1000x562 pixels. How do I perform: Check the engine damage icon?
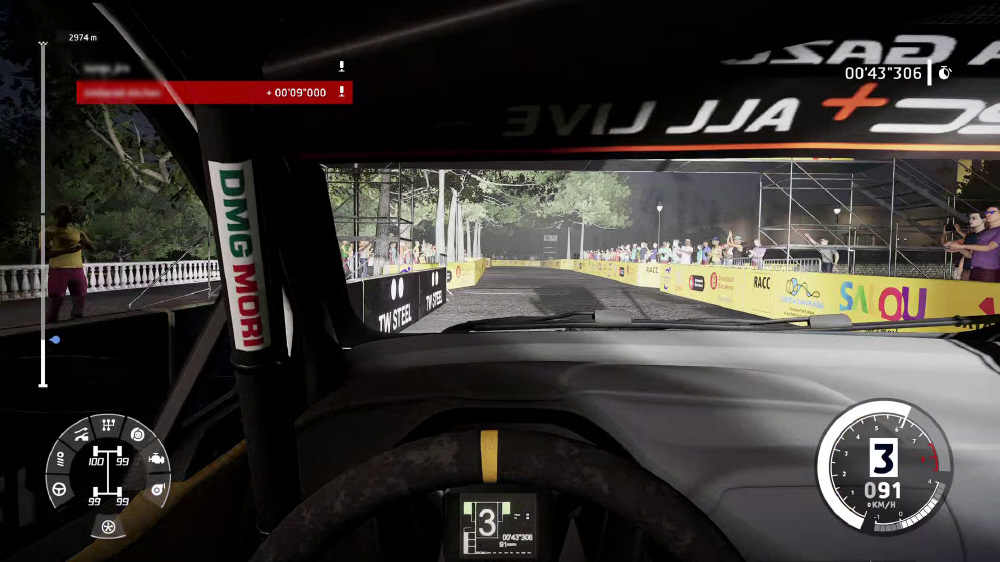(x=157, y=458)
